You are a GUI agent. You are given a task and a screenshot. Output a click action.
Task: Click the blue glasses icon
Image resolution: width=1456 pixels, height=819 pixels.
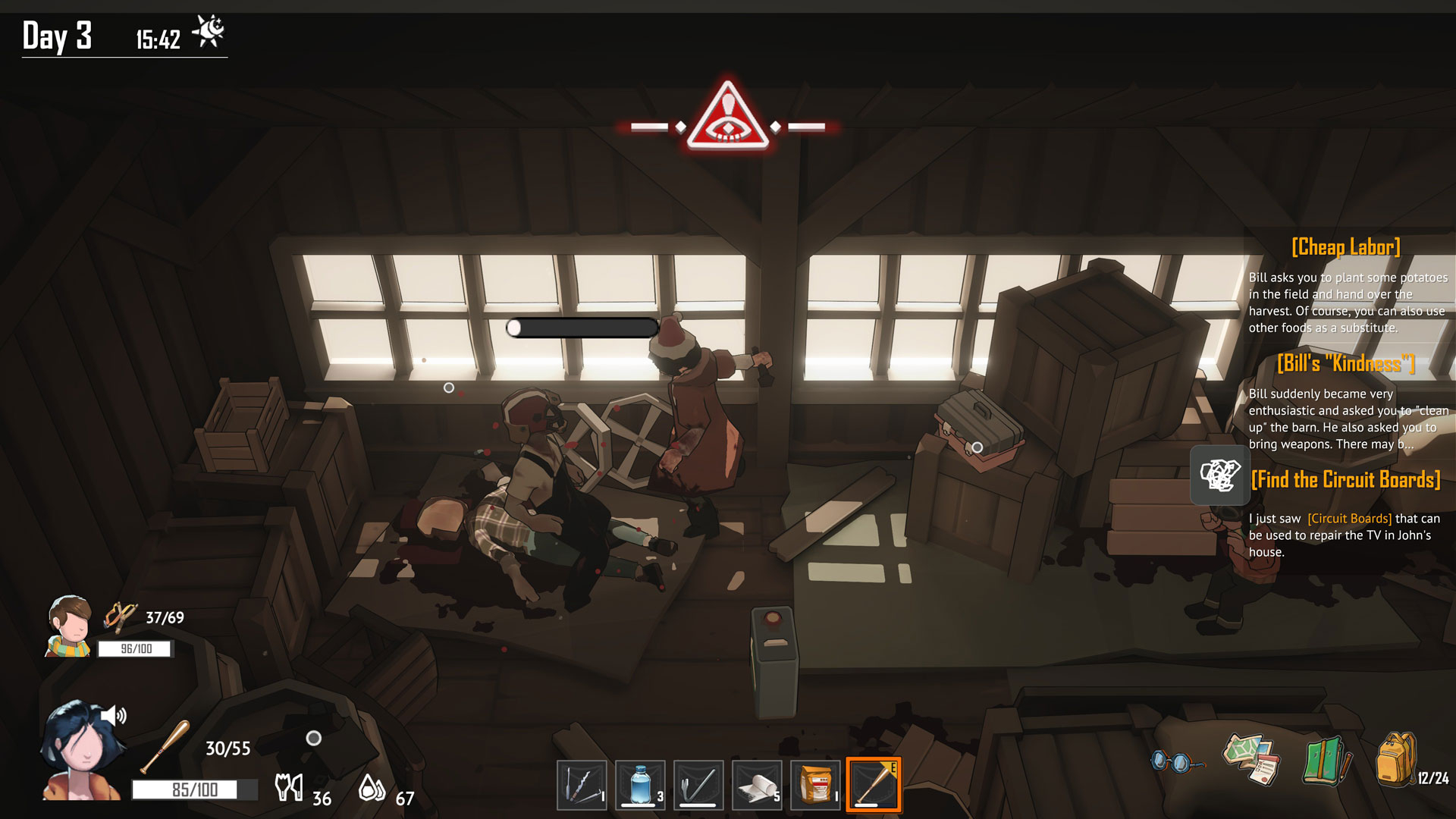pos(1175,761)
